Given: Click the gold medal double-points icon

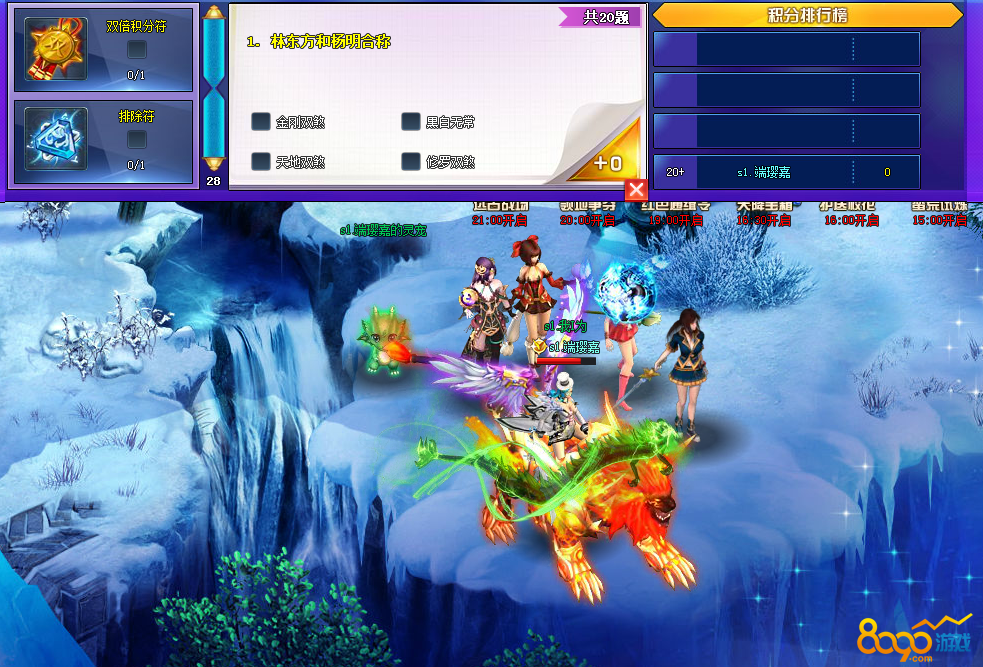Looking at the screenshot, I should [57, 48].
